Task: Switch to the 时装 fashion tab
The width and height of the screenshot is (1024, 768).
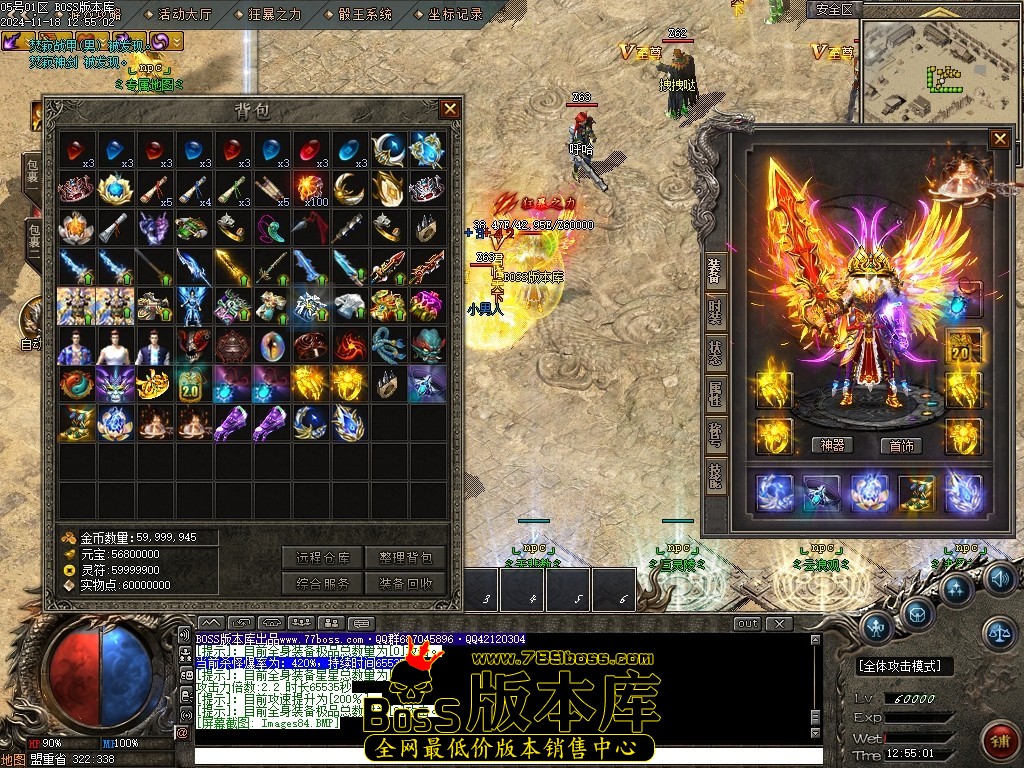Action: pos(716,310)
